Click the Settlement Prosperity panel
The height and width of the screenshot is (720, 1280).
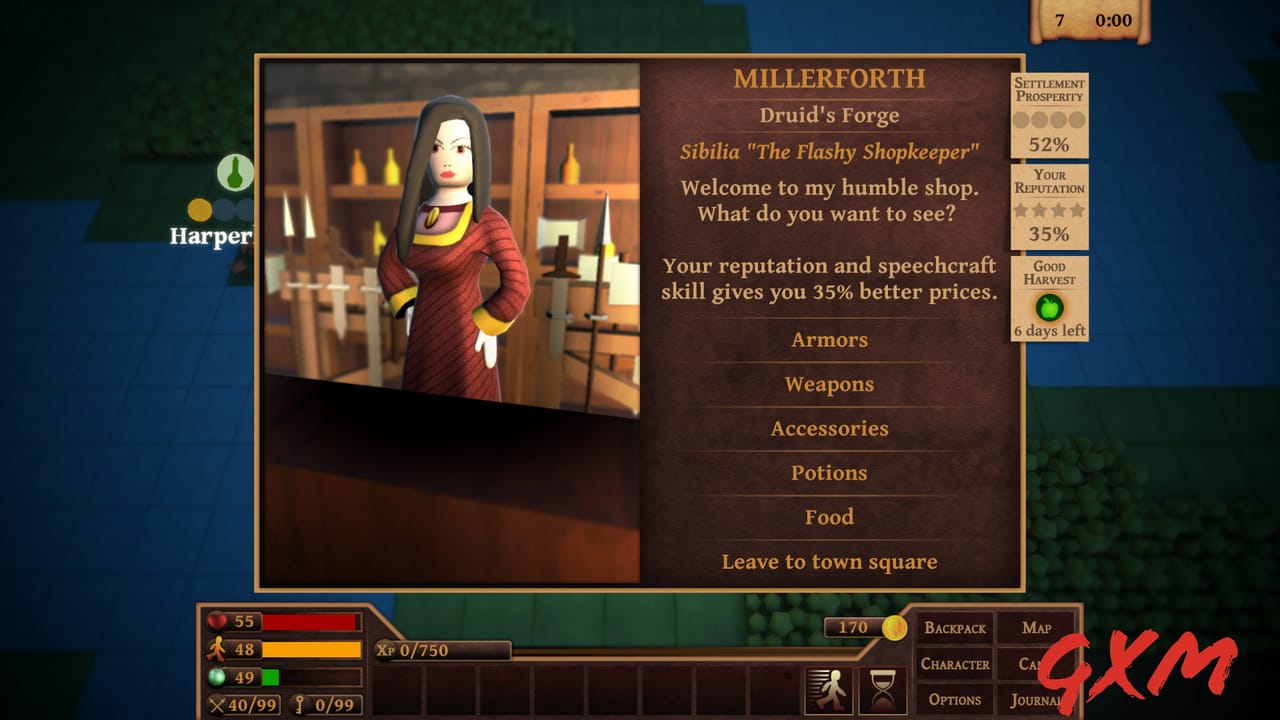click(1049, 116)
